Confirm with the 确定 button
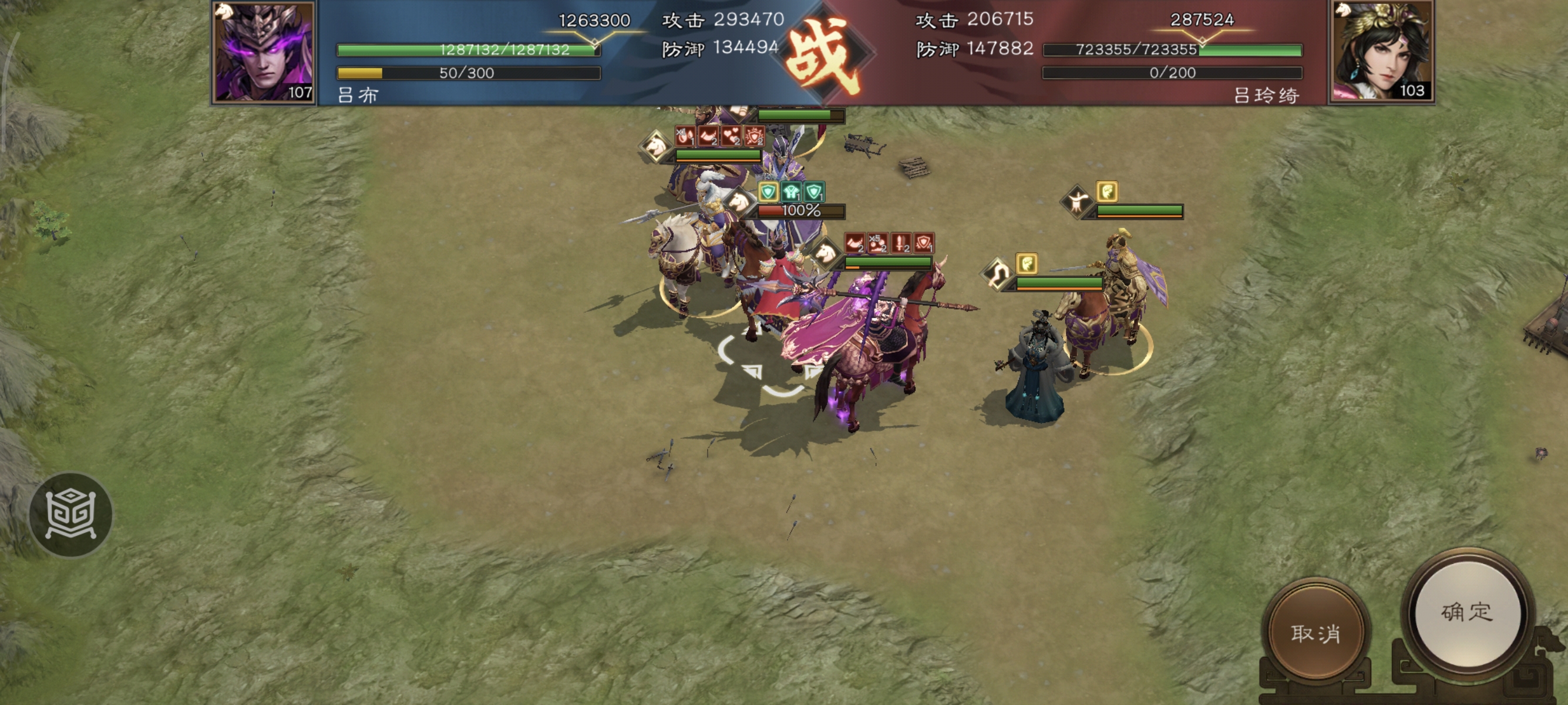 point(1467,612)
